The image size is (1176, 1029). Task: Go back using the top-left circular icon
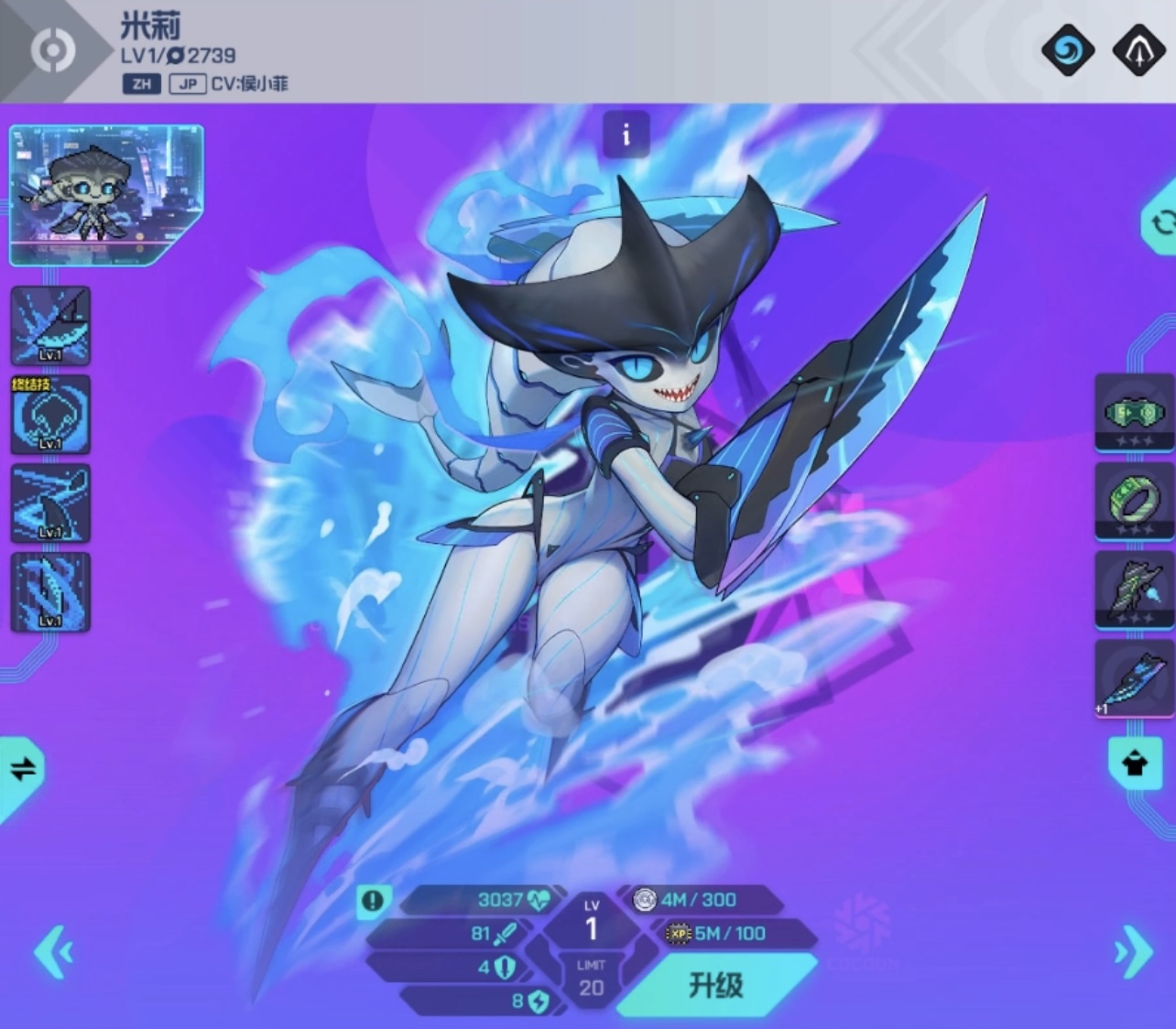point(52,50)
